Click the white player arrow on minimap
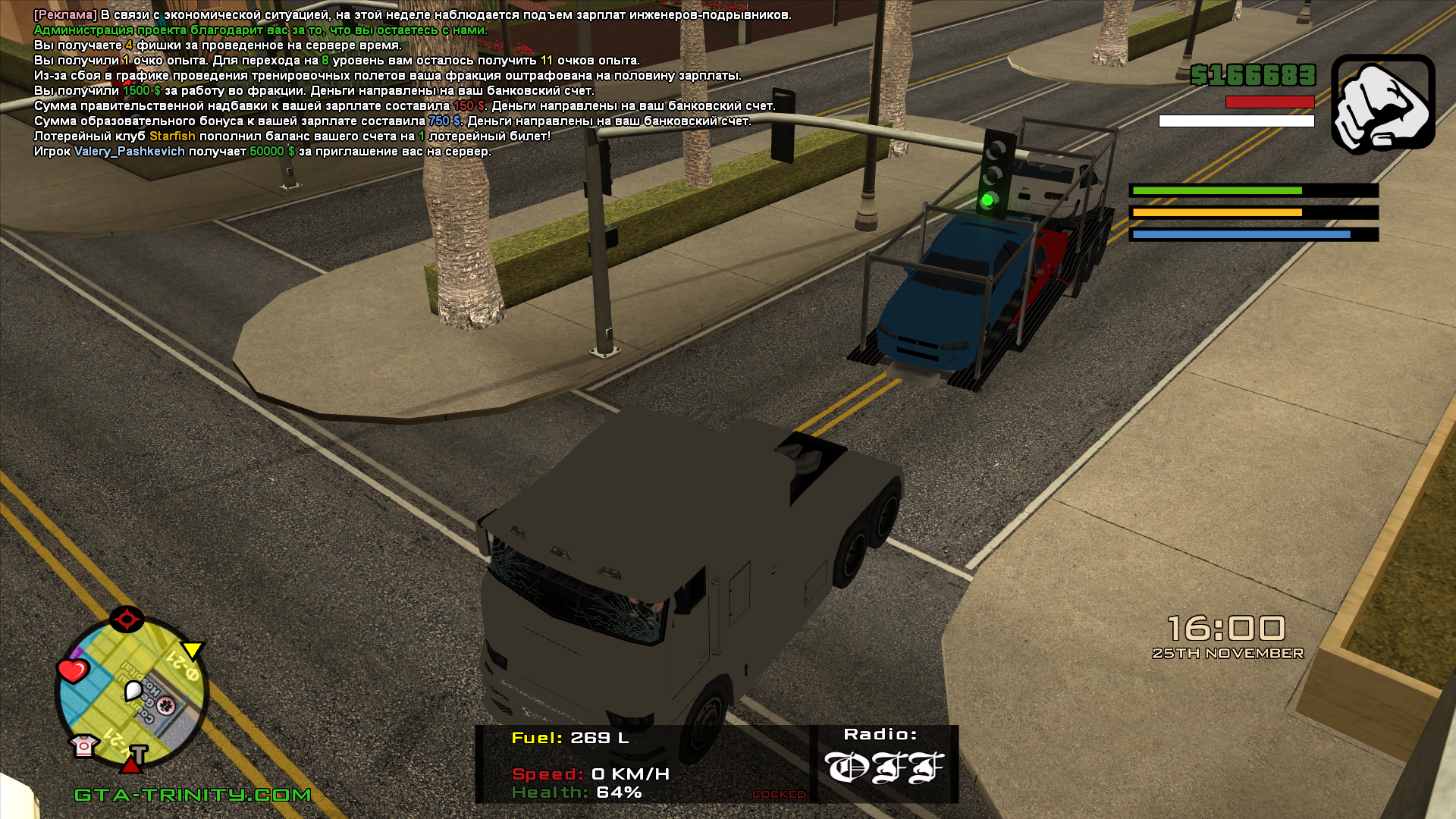This screenshot has height=819, width=1456. (x=133, y=690)
